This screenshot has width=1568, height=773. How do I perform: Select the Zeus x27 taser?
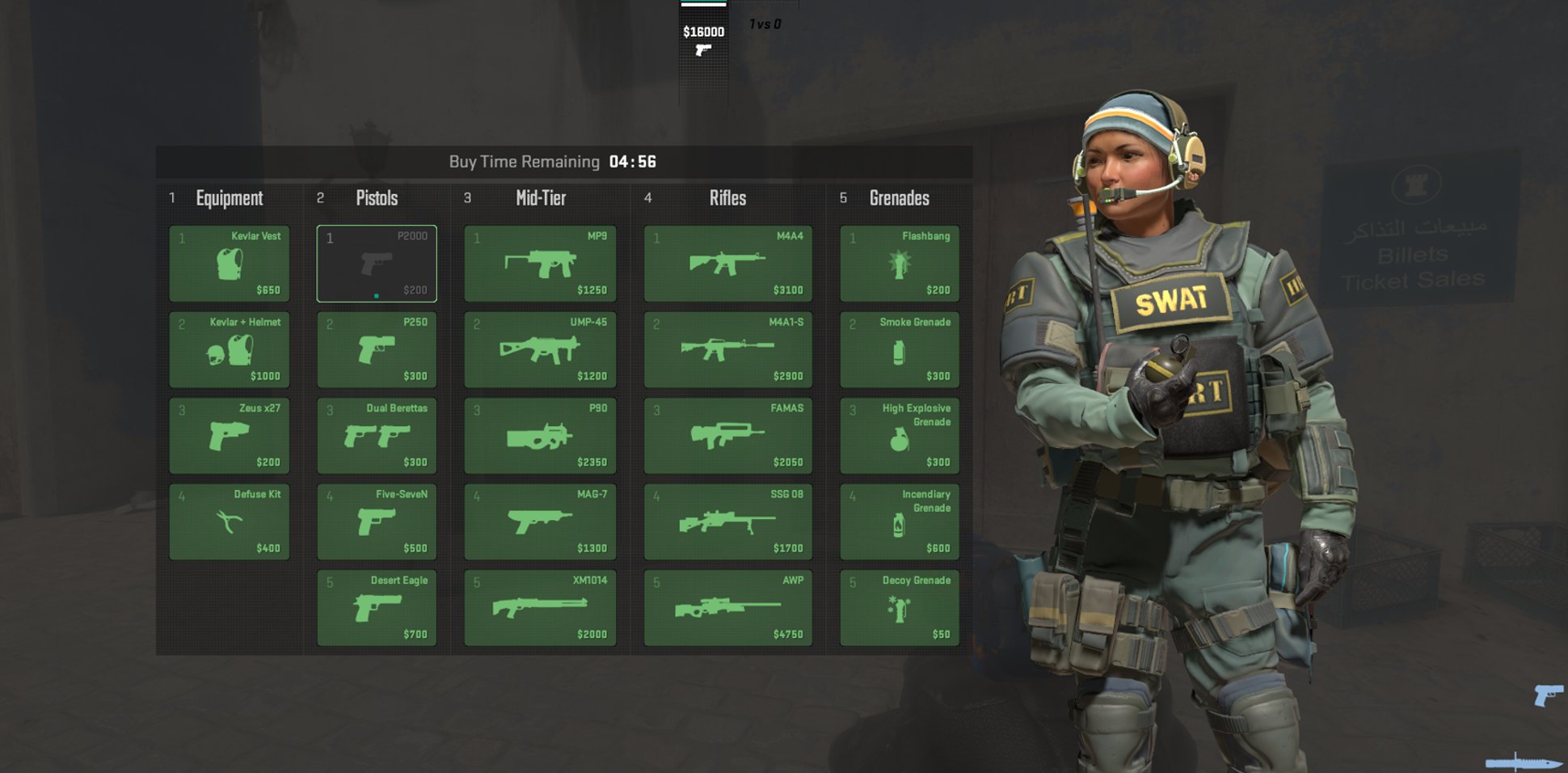[x=229, y=437]
